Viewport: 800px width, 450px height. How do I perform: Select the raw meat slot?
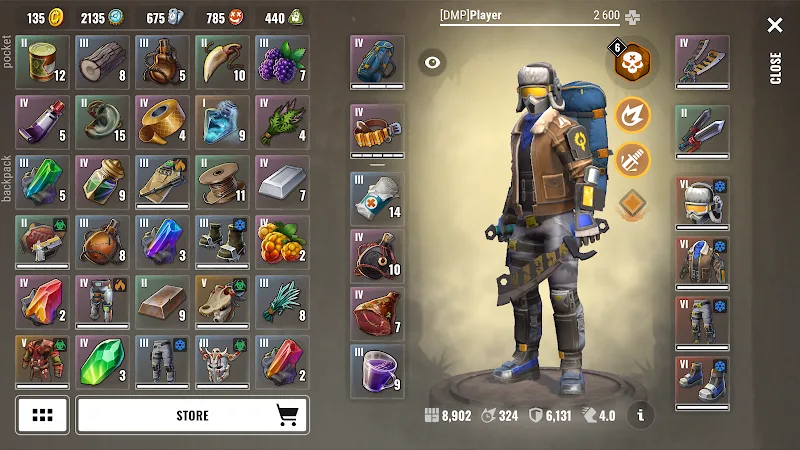click(377, 314)
